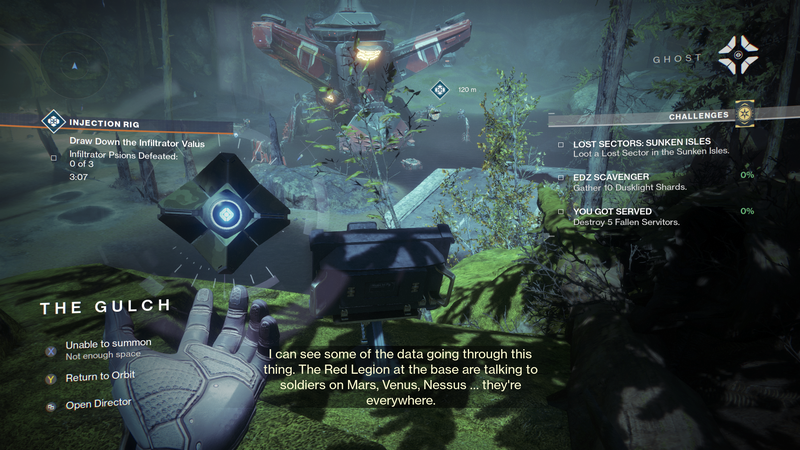This screenshot has width=800, height=450.
Task: Select the Lost Sectors: Sunken Isles challenge
Action: (644, 145)
